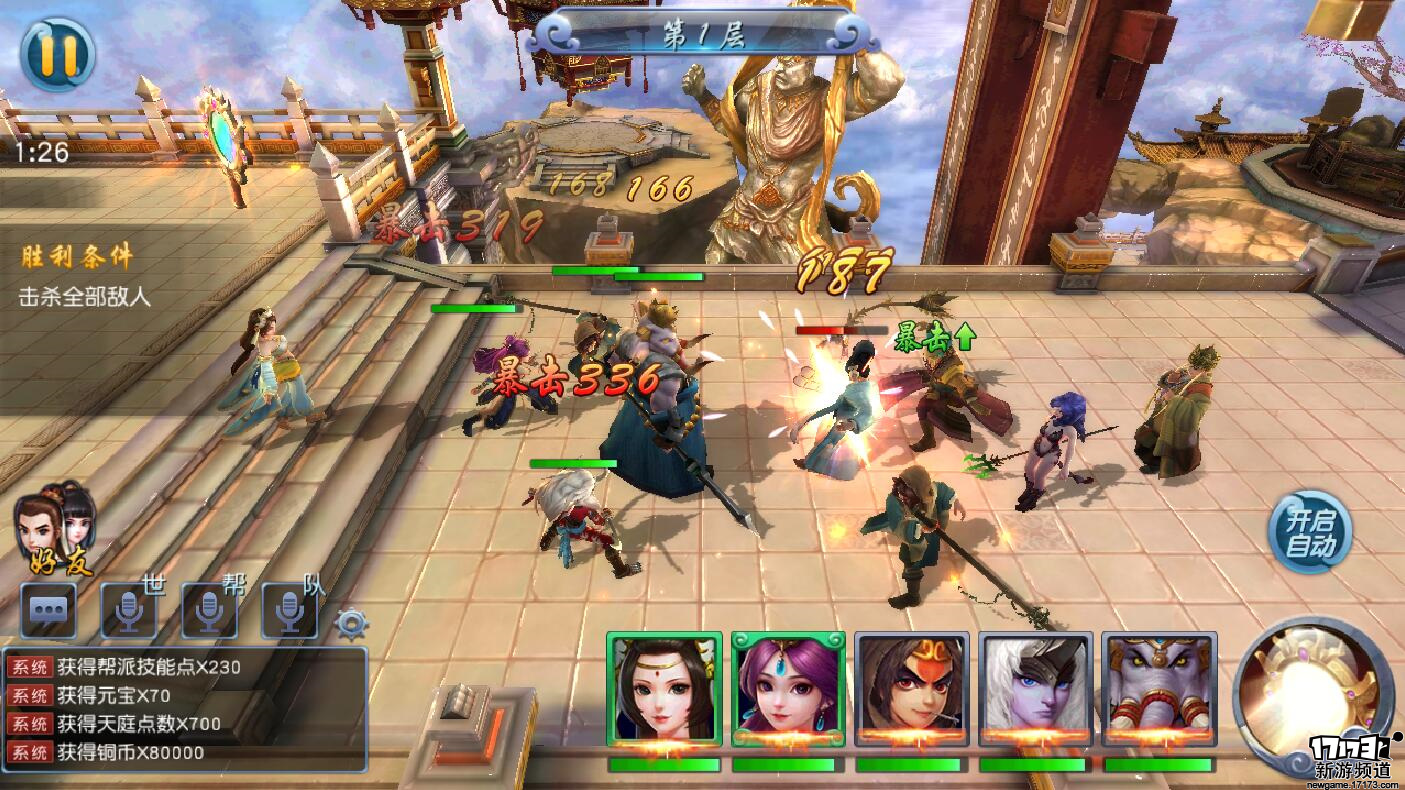This screenshot has height=790, width=1405.
Task: Select the black-haired lady hero portrait
Action: [x=664, y=689]
